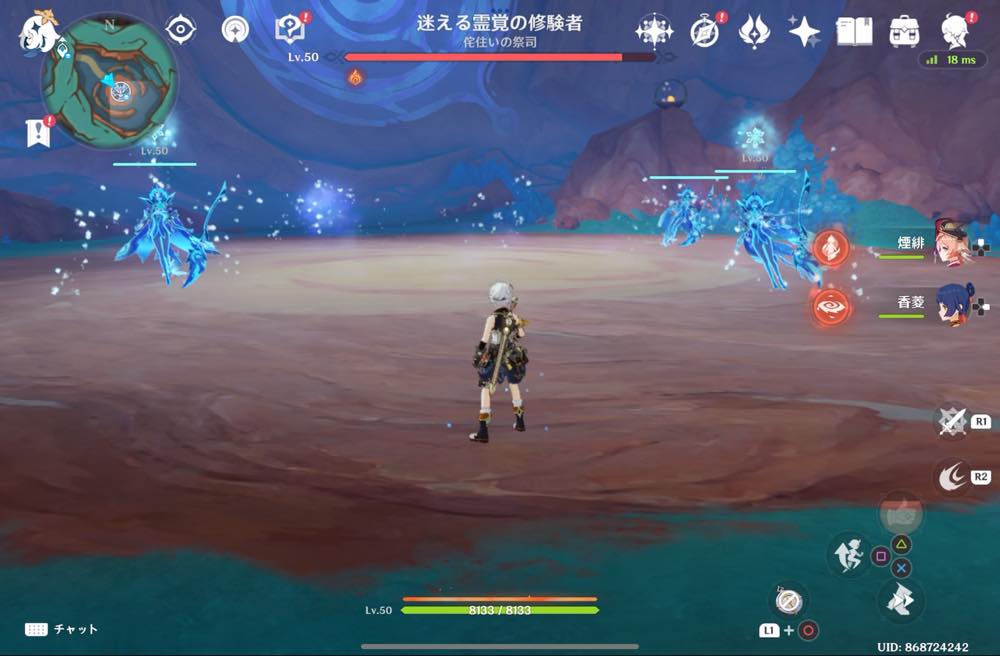Image resolution: width=1000 pixels, height=656 pixels.
Task: Open the question mark tutorial book icon
Action: [x=291, y=29]
